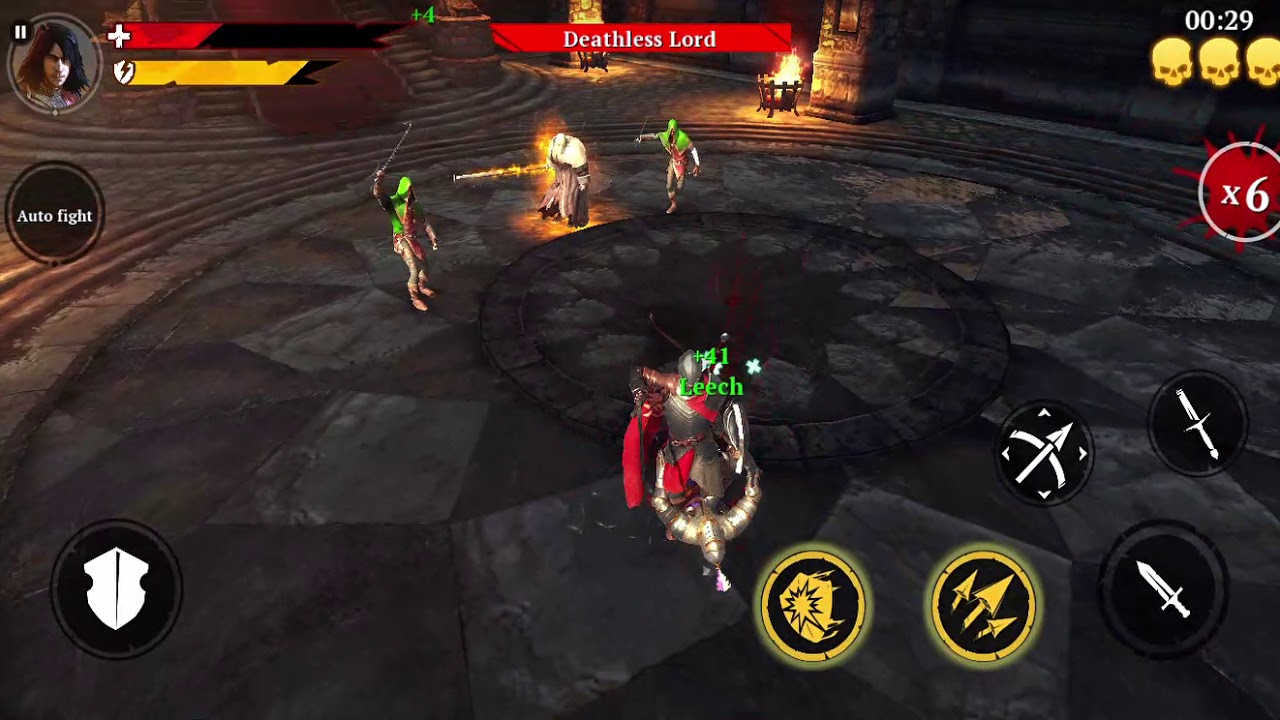
Task: Use the dagger heavy strike button
Action: point(1197,424)
